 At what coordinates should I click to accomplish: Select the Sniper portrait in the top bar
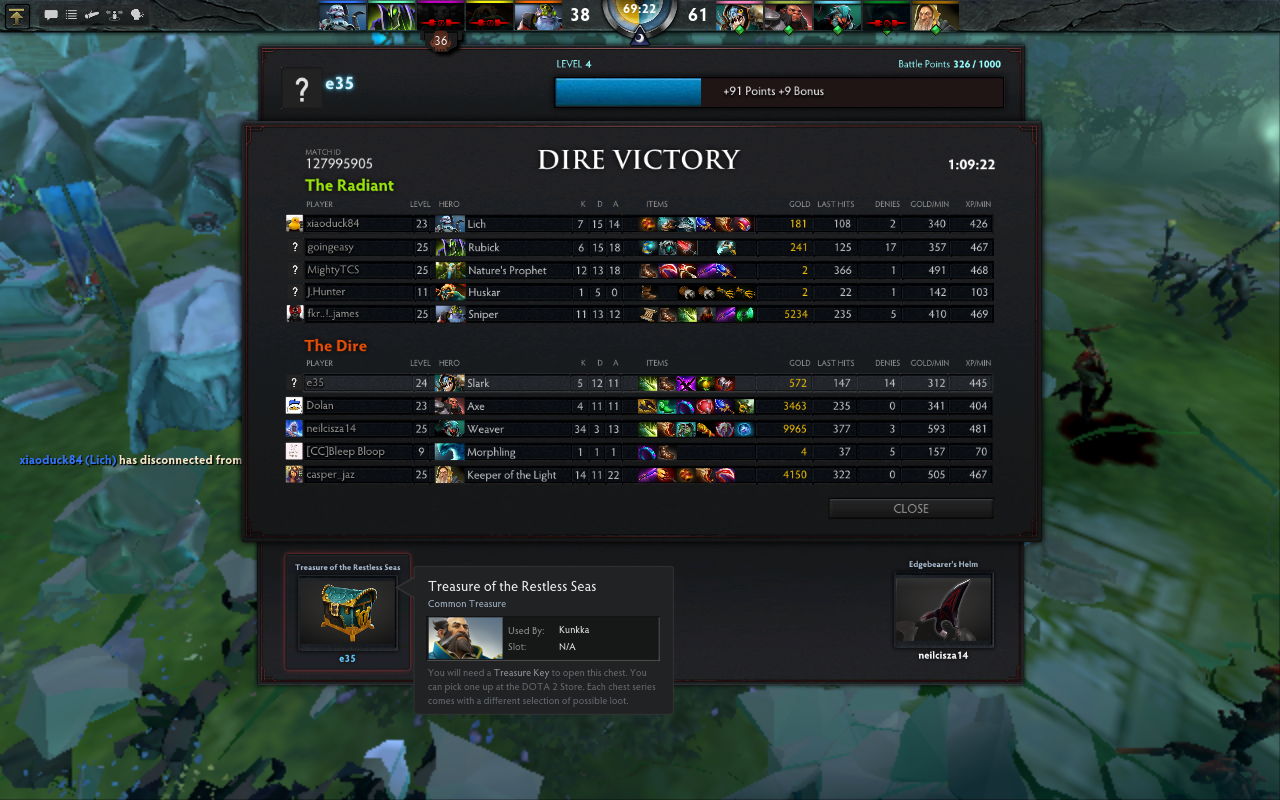pyautogui.click(x=539, y=15)
